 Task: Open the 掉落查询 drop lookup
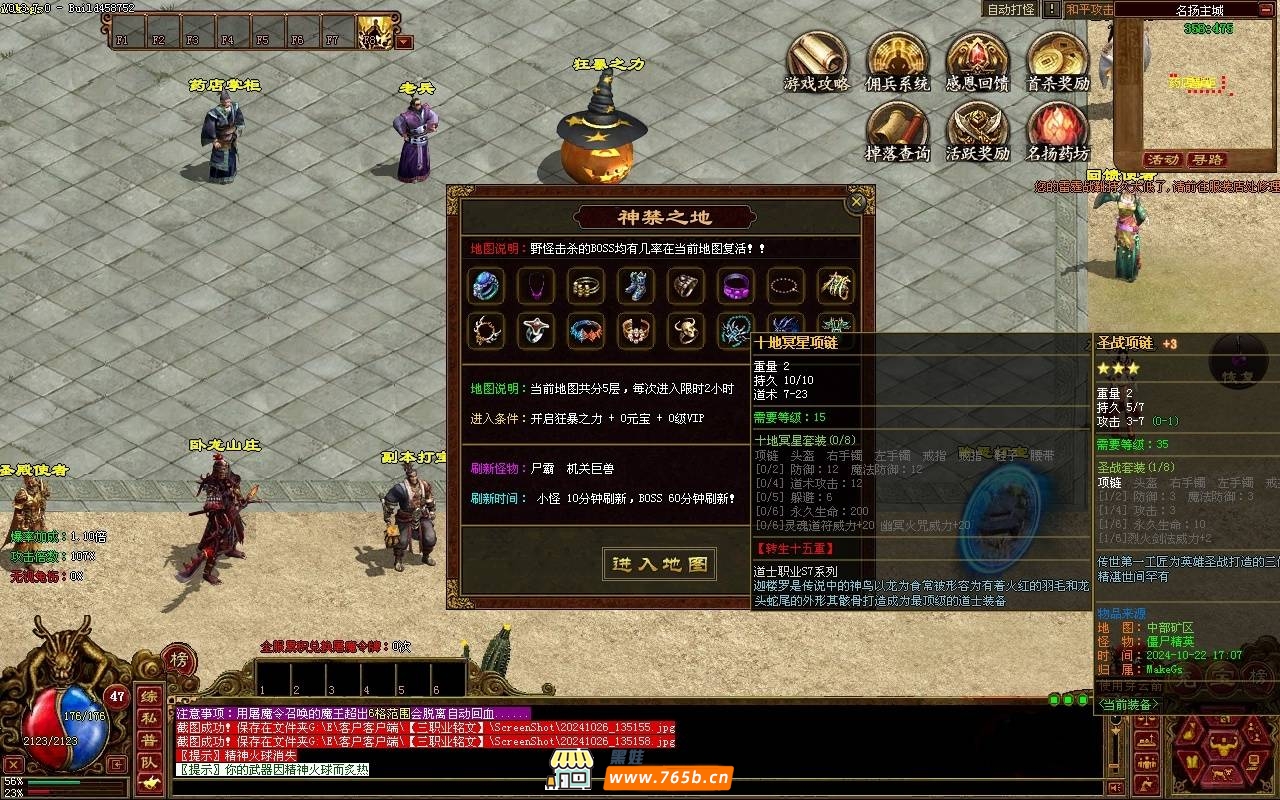[897, 132]
